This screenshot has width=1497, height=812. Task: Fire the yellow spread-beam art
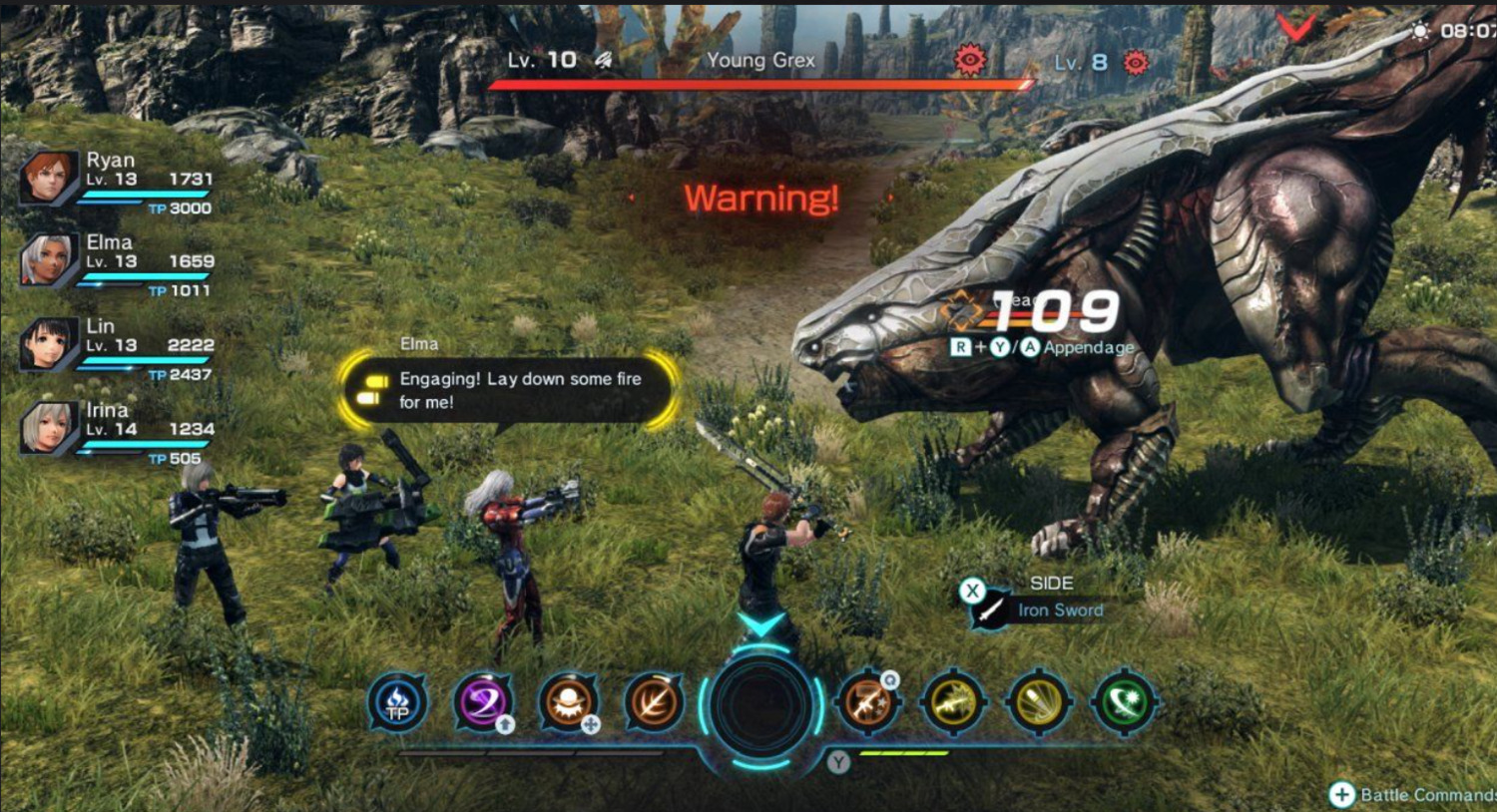click(x=1039, y=702)
